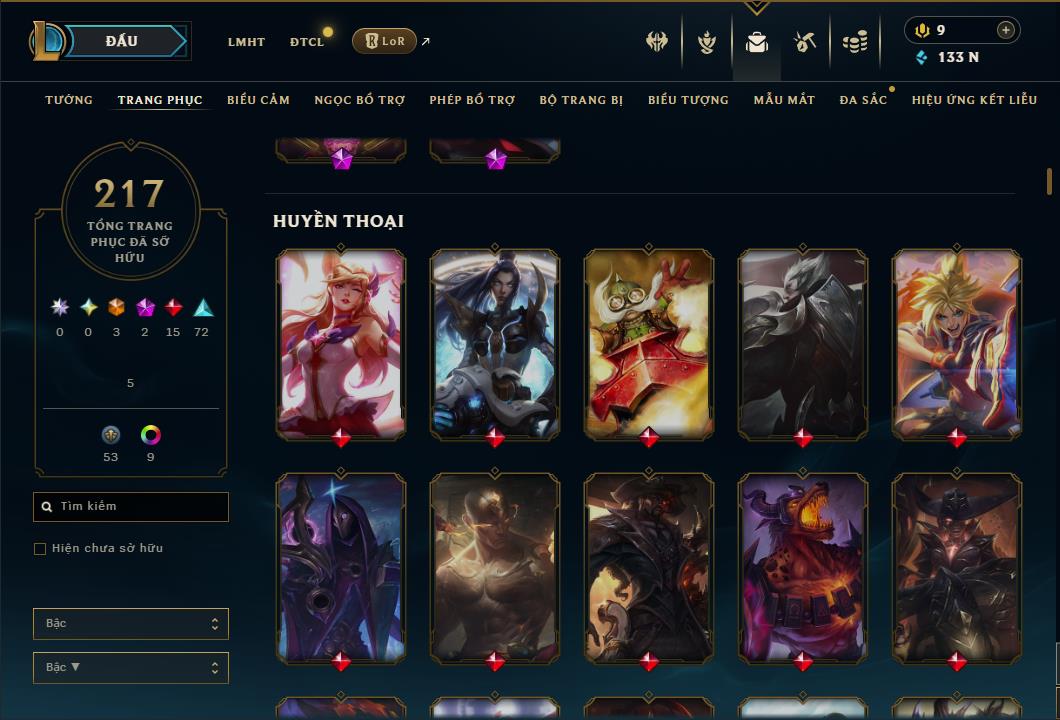Go to the ĐTCL section

[307, 42]
